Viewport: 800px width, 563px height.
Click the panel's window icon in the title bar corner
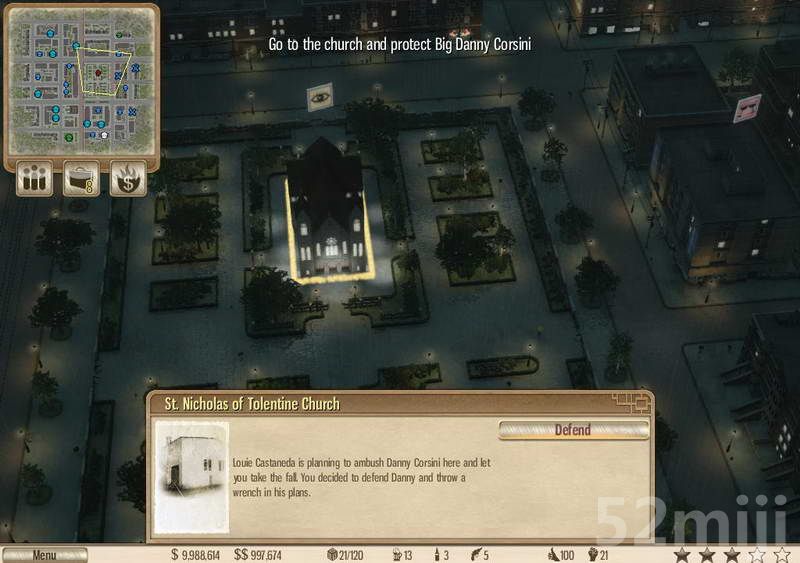point(633,402)
